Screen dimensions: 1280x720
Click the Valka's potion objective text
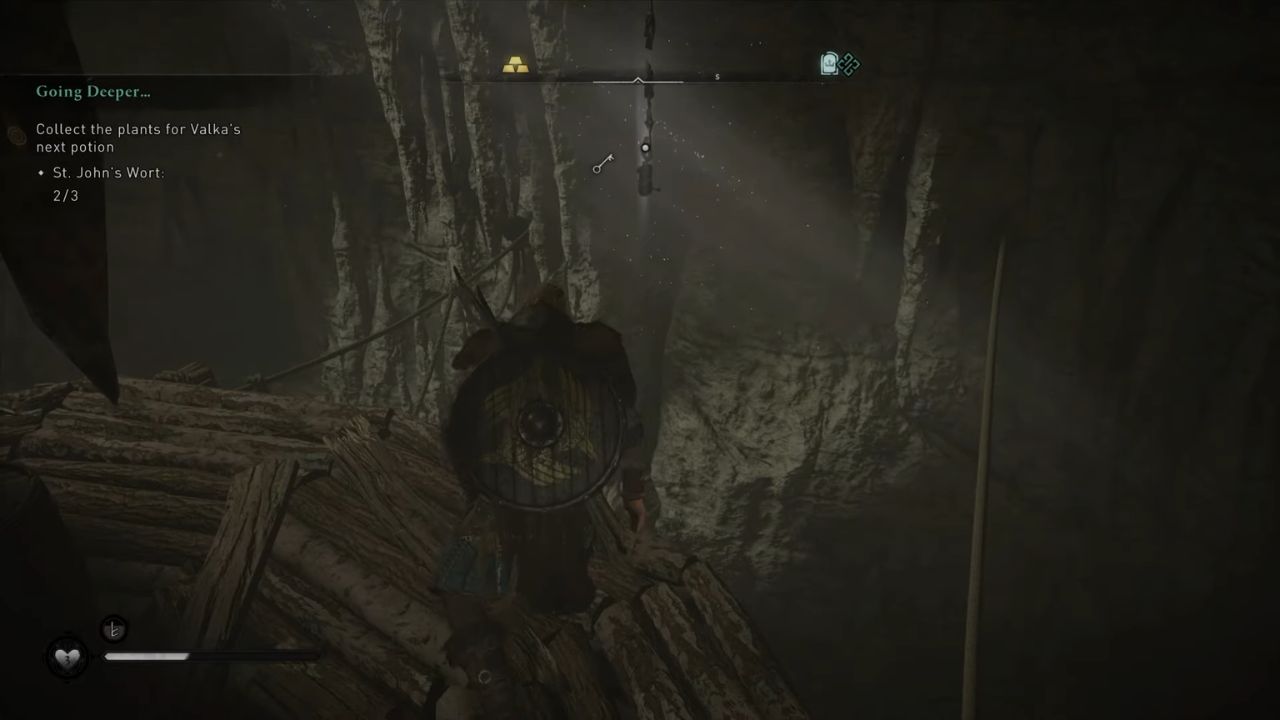click(x=139, y=138)
